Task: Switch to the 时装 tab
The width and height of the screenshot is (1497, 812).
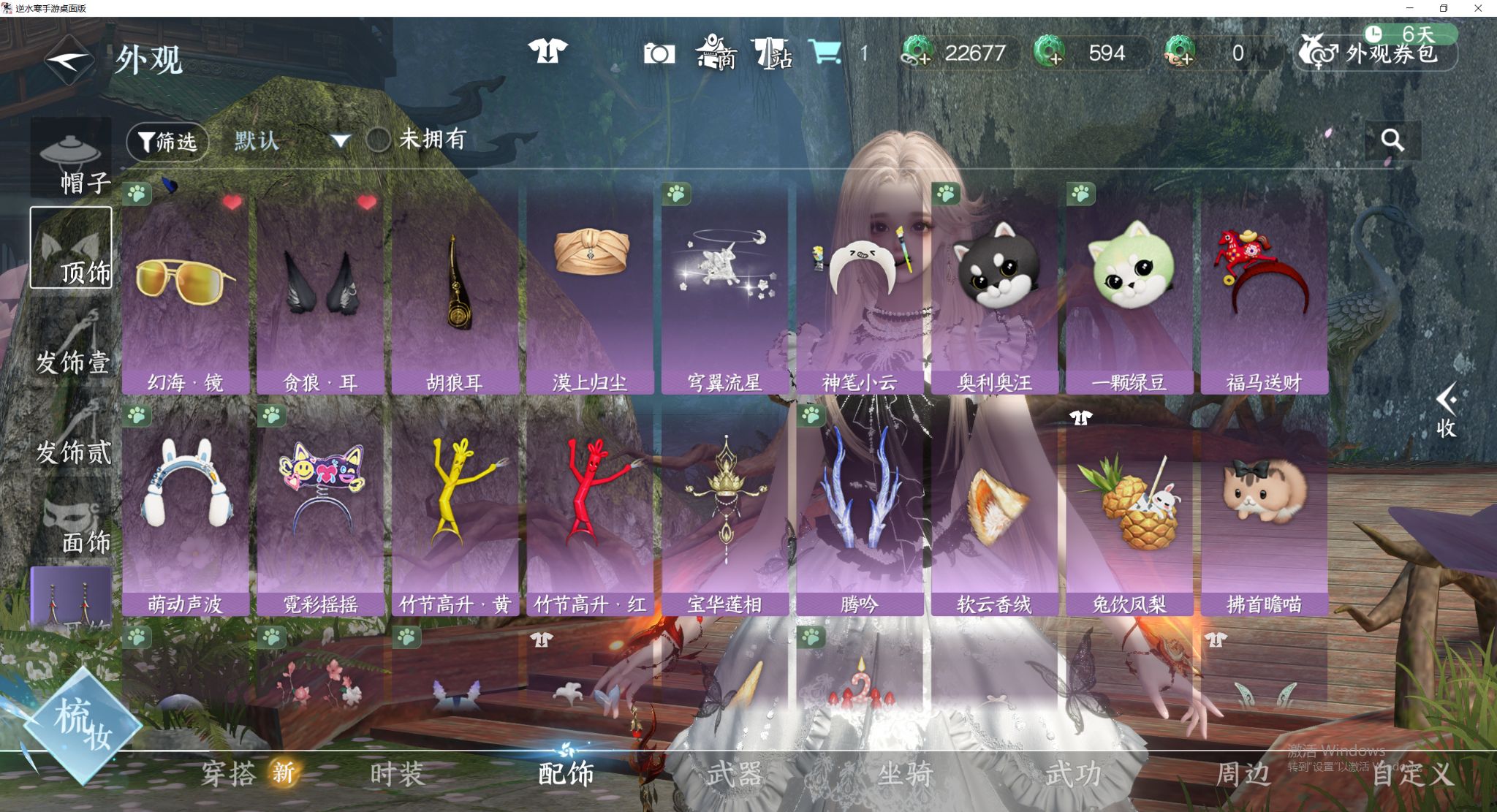Action: click(397, 774)
